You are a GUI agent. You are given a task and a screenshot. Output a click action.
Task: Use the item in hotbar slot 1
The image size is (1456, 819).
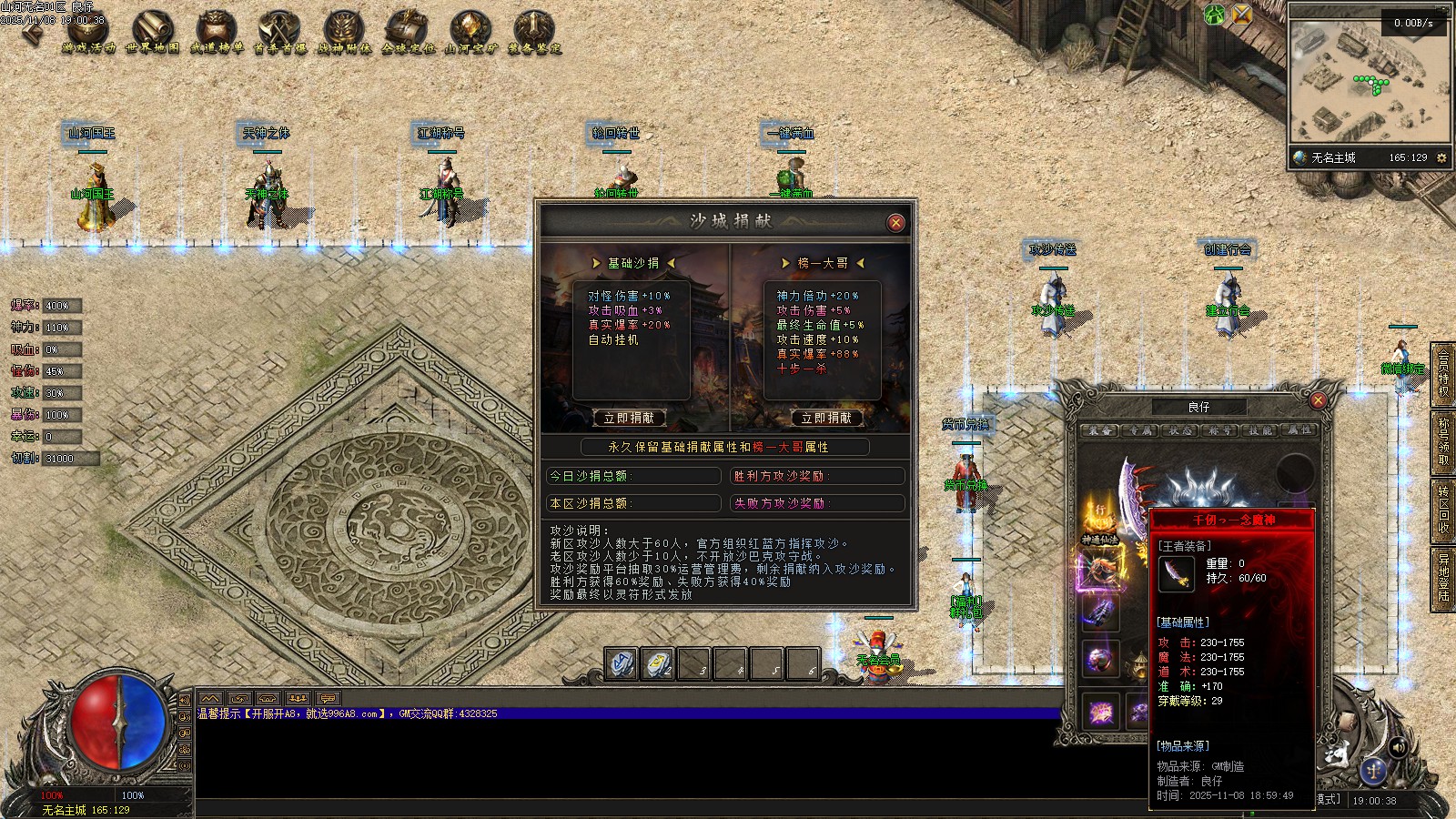[622, 664]
